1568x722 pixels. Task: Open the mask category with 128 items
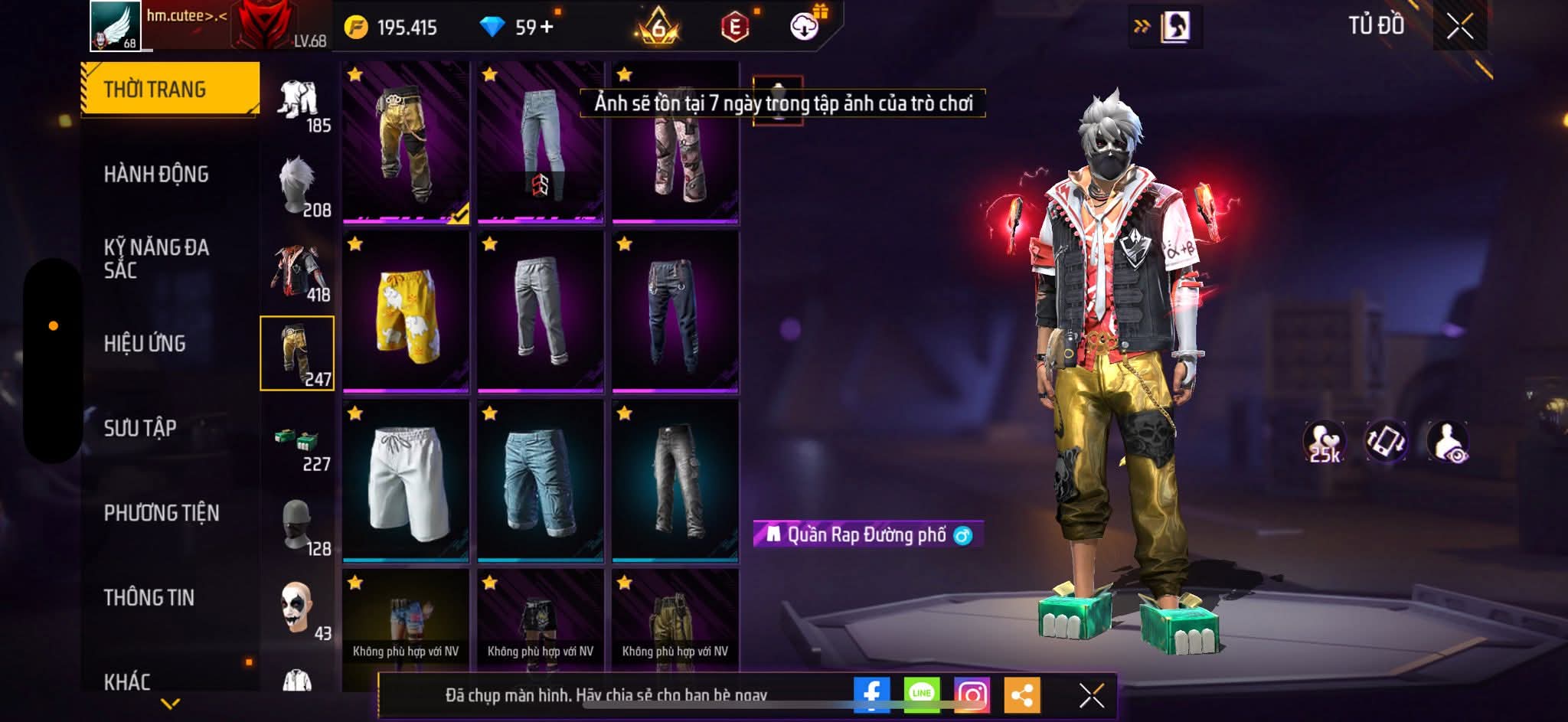click(299, 527)
